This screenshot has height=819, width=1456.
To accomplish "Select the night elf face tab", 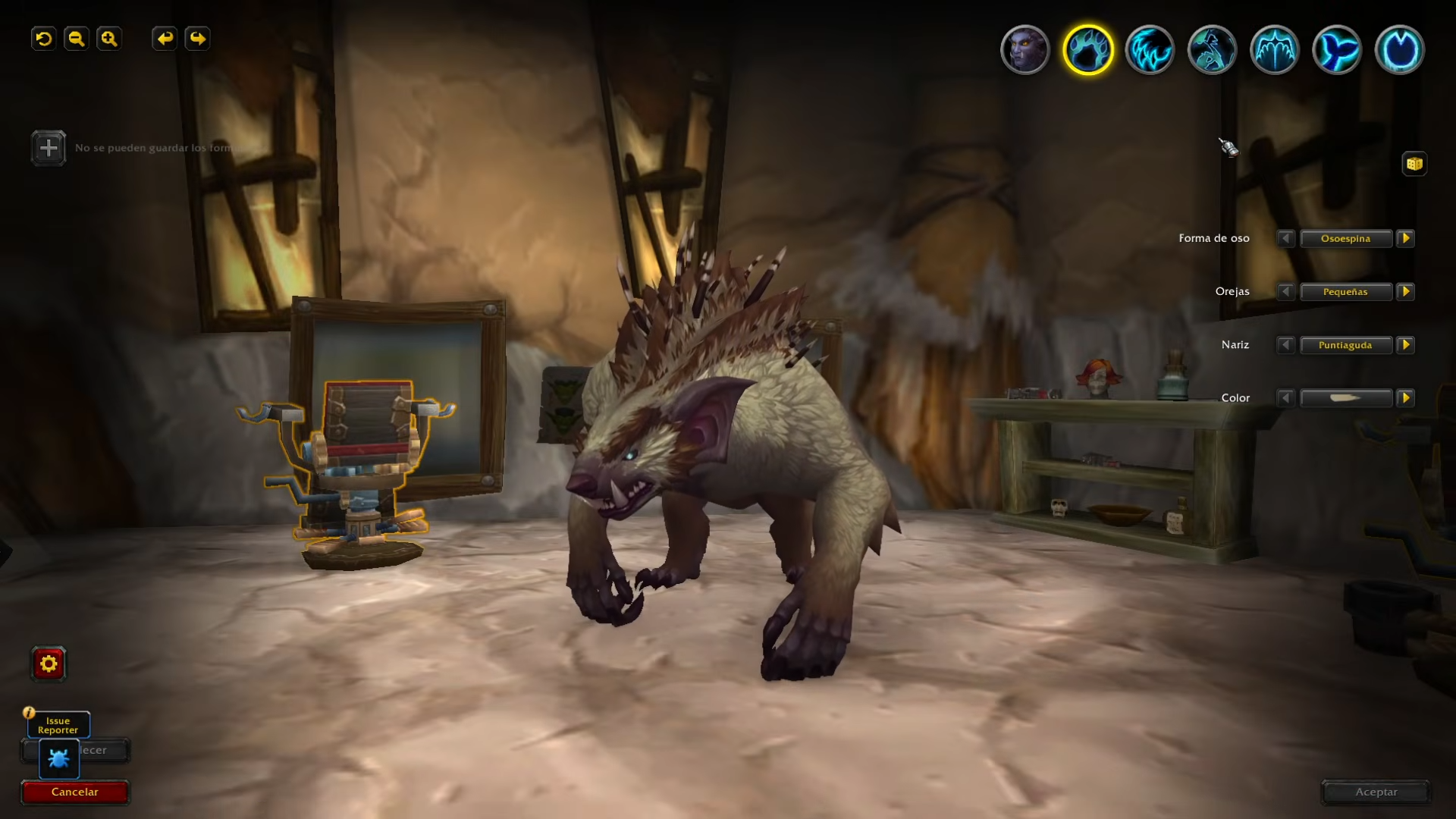I will click(1025, 50).
